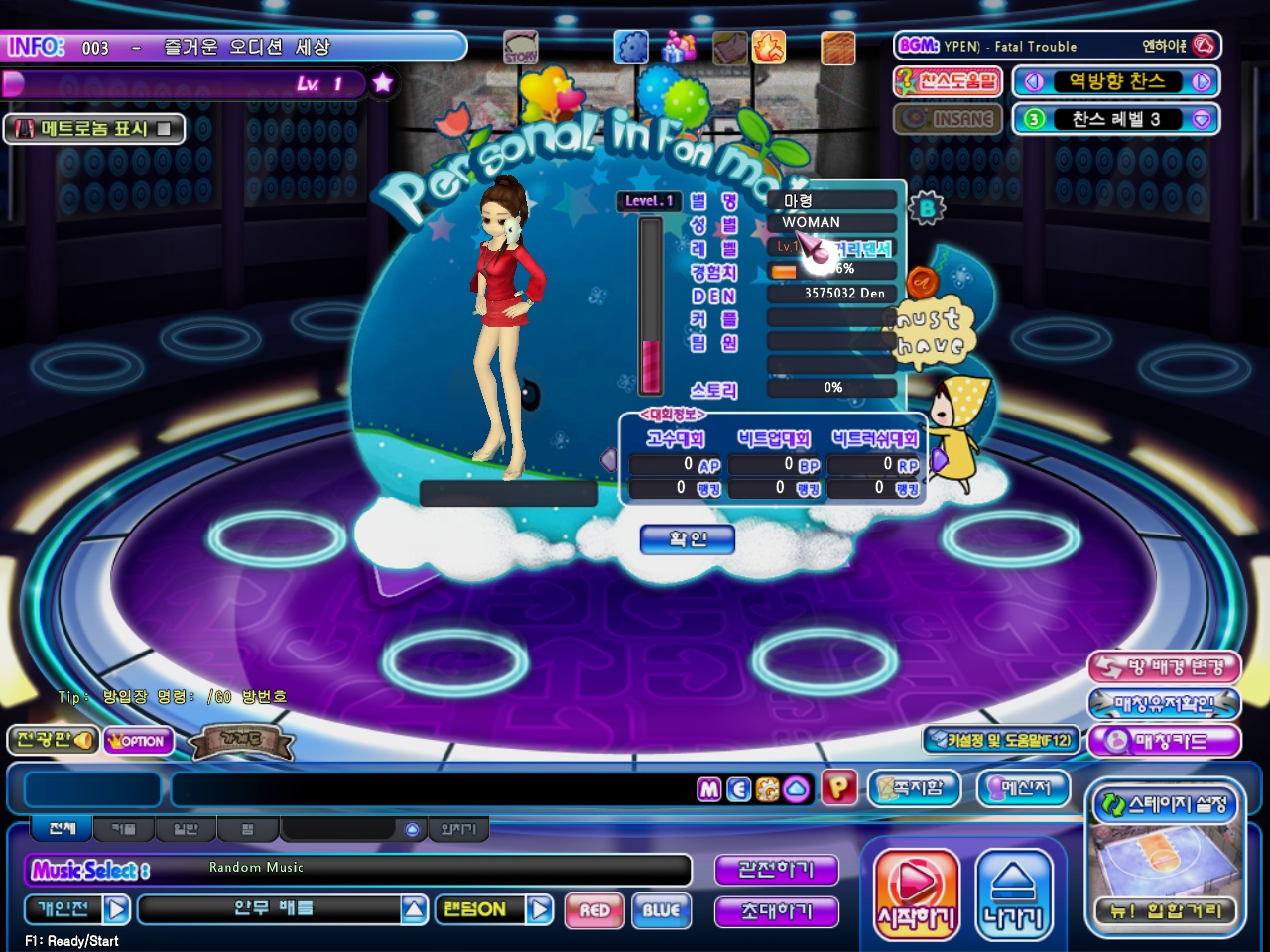Open 키설정 및 도움말 key settings

coord(1000,740)
